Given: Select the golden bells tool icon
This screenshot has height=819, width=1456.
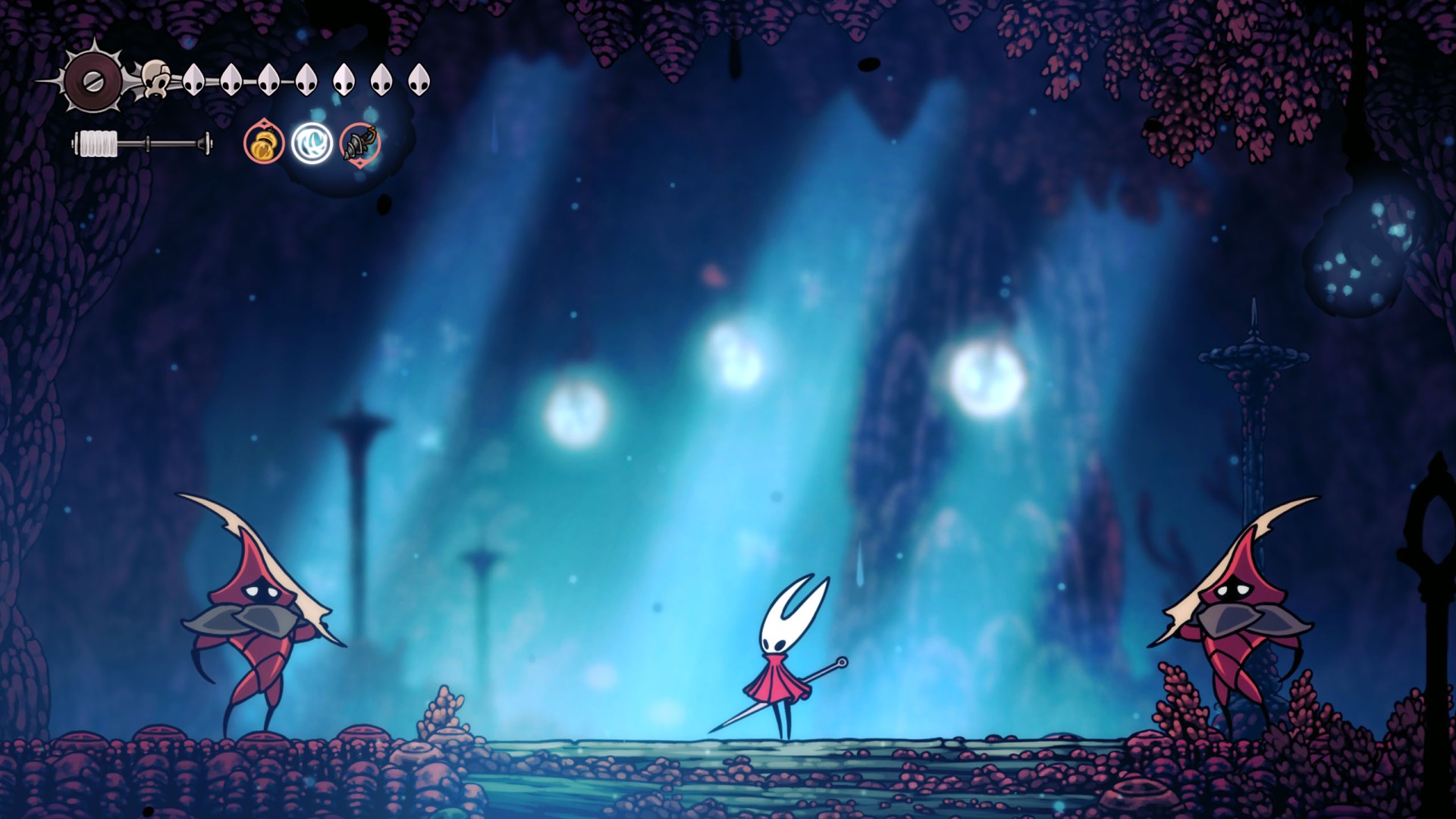Looking at the screenshot, I should (264, 143).
